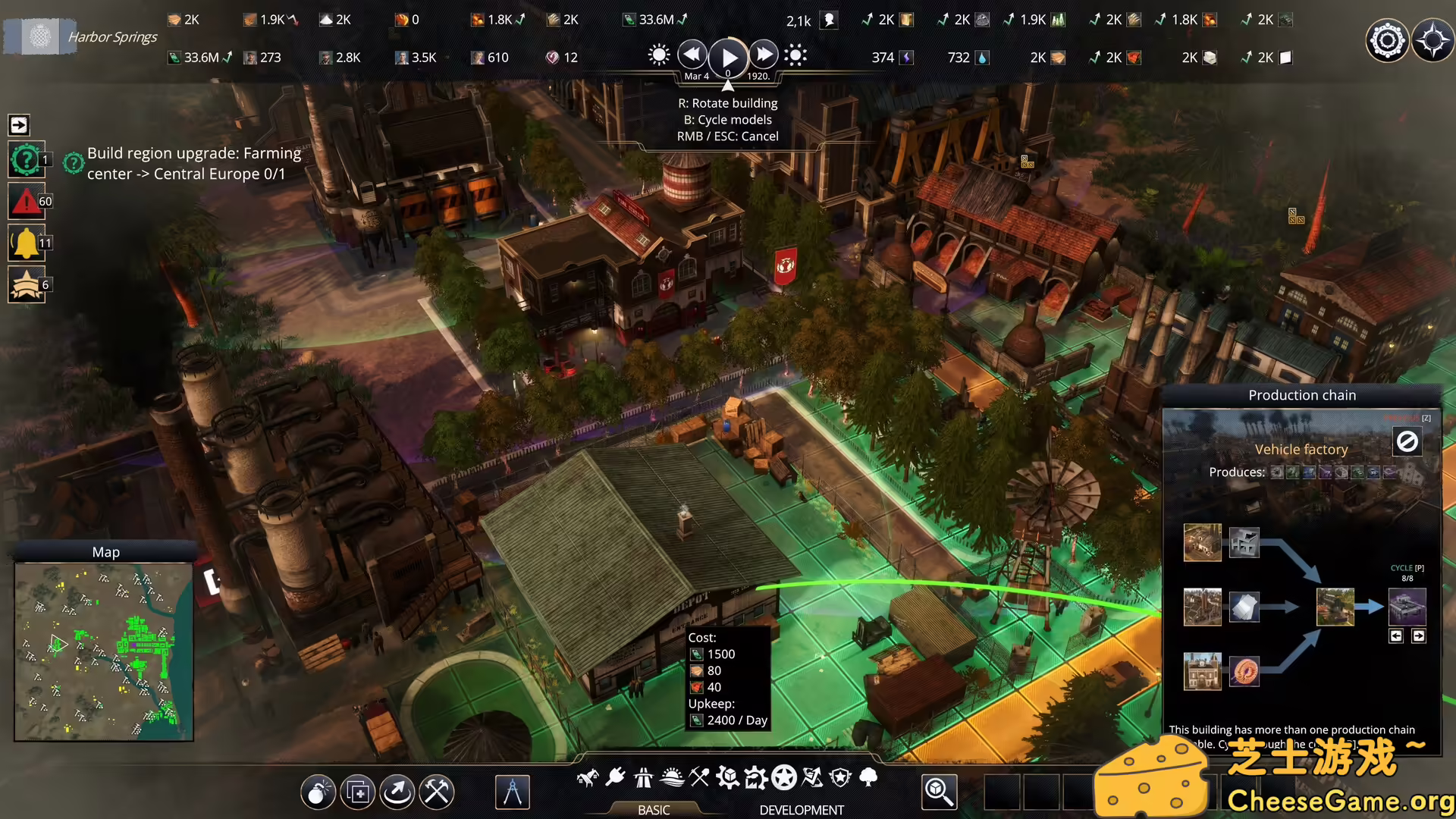The height and width of the screenshot is (819, 1456).
Task: Click the play button in time controls
Action: click(x=729, y=57)
